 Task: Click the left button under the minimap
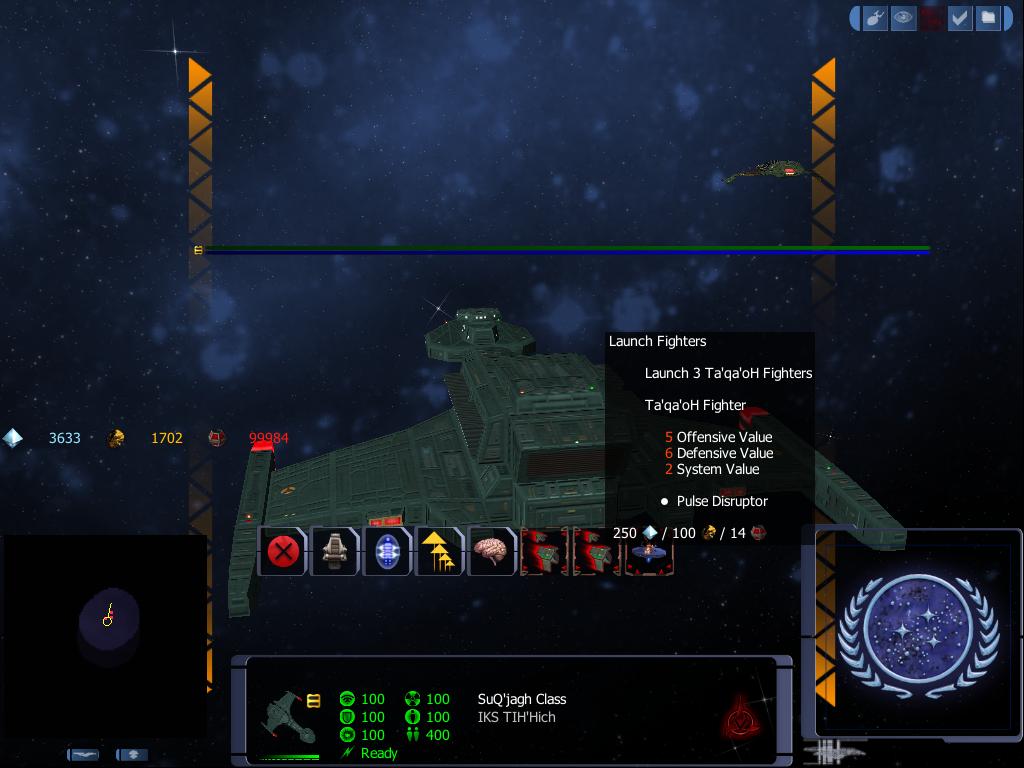tap(83, 755)
